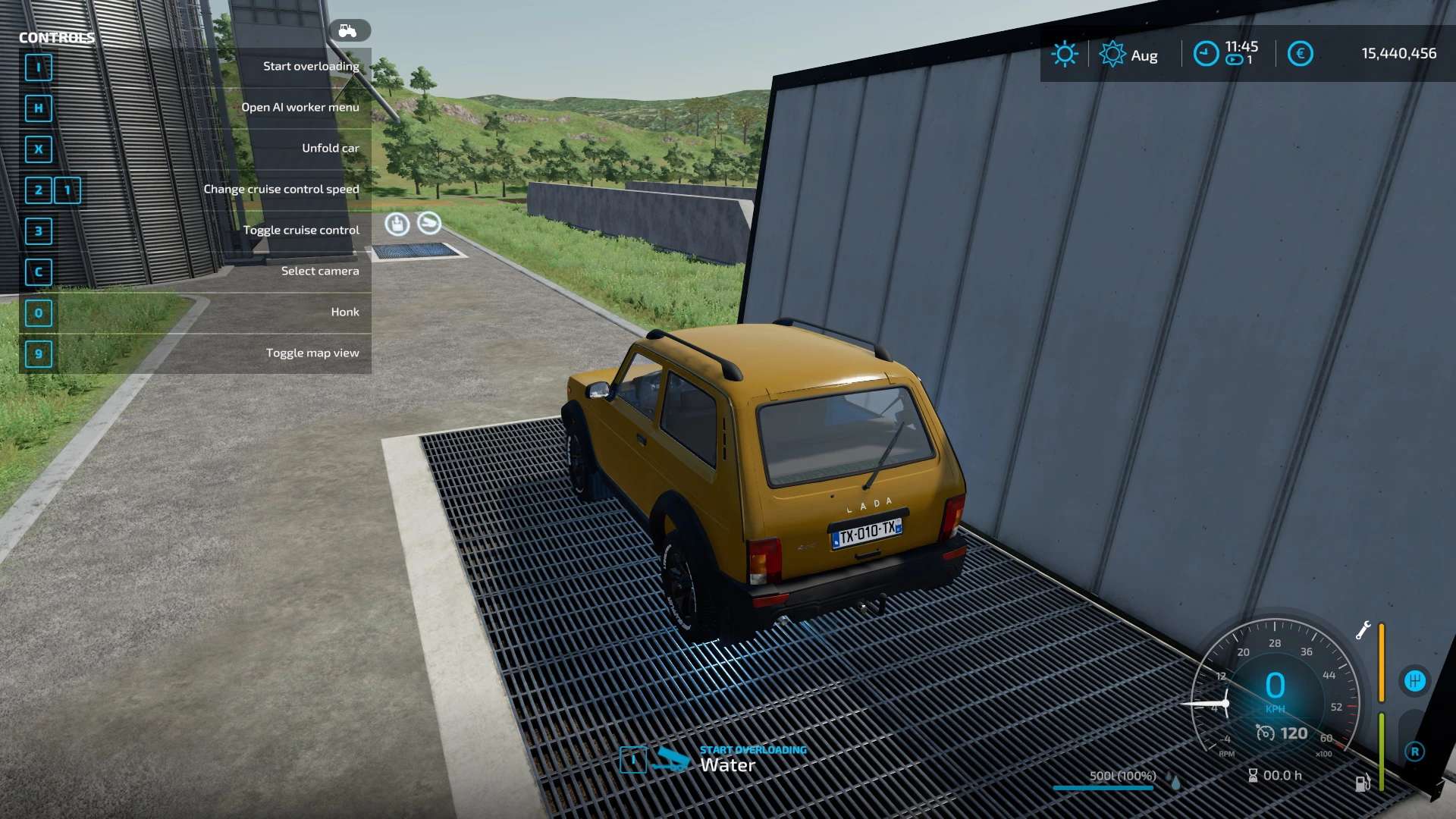
Task: Click the clock icon showing 11:45
Action: pos(1206,54)
